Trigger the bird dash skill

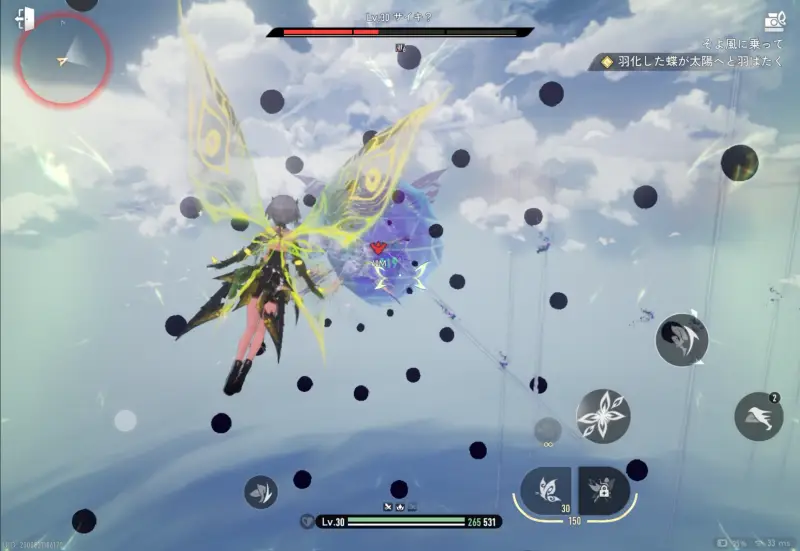click(758, 417)
